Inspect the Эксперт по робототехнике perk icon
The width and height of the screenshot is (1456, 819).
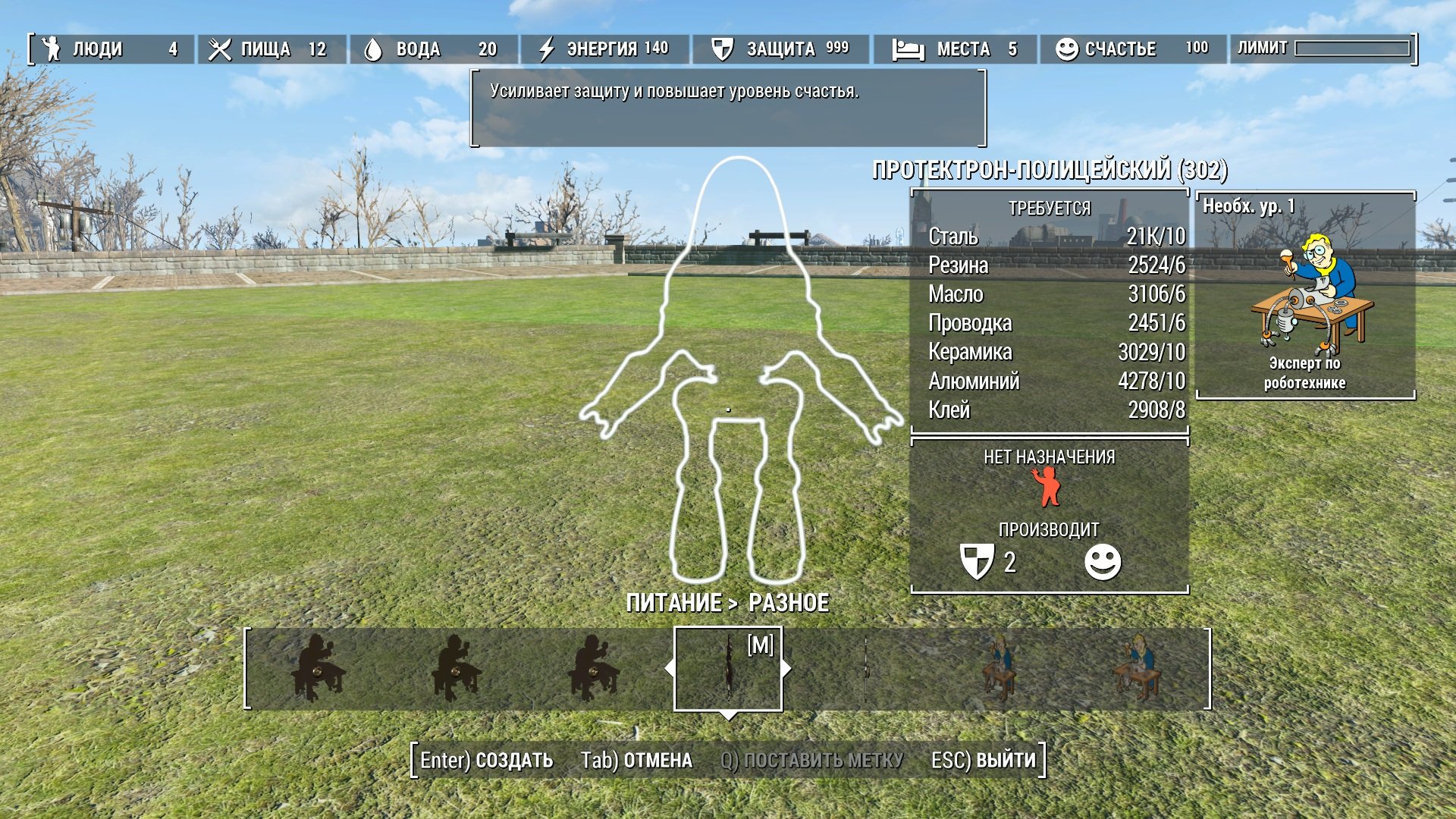(1306, 294)
